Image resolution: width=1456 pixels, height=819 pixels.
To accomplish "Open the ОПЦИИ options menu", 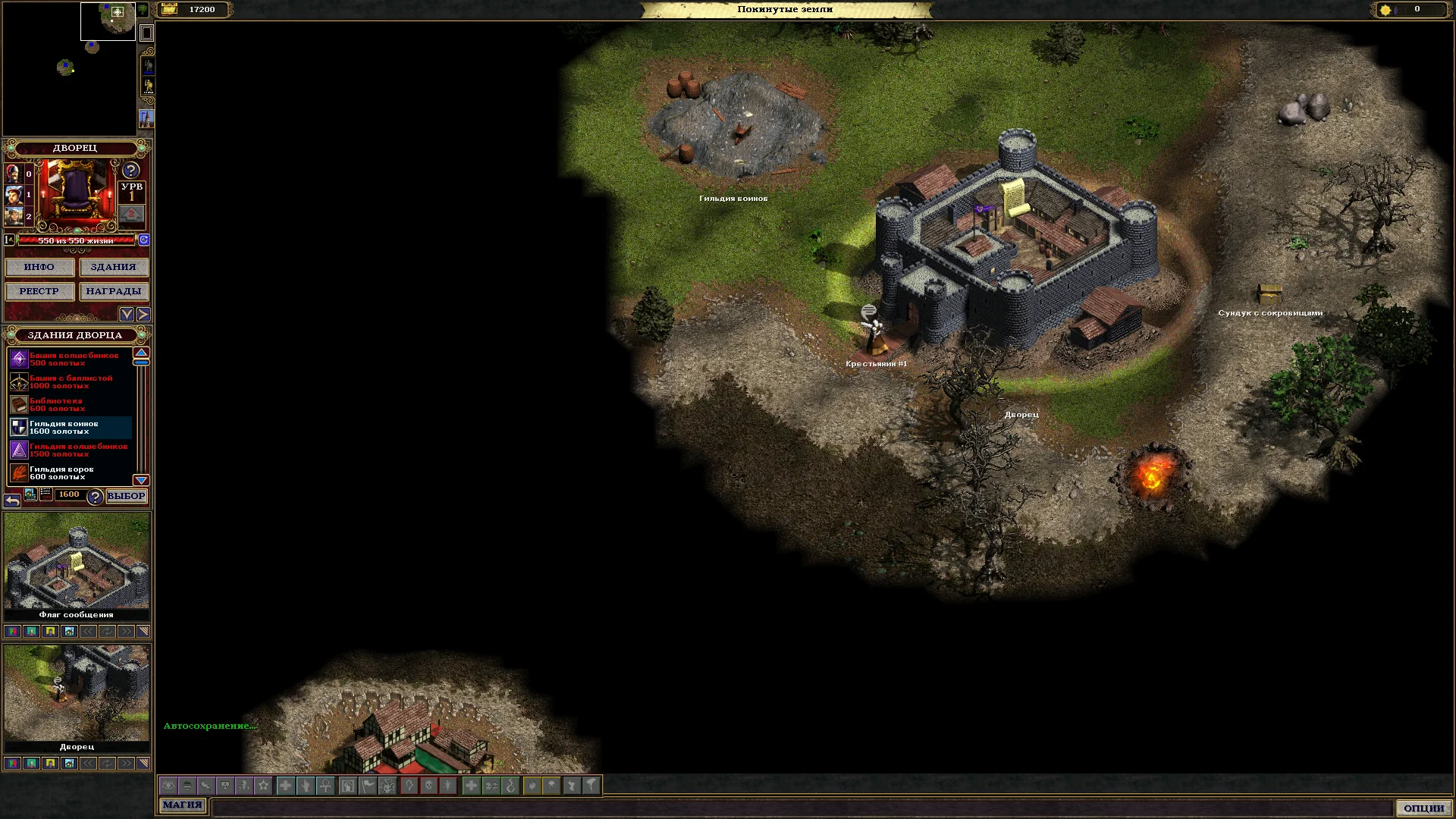I will [1423, 808].
